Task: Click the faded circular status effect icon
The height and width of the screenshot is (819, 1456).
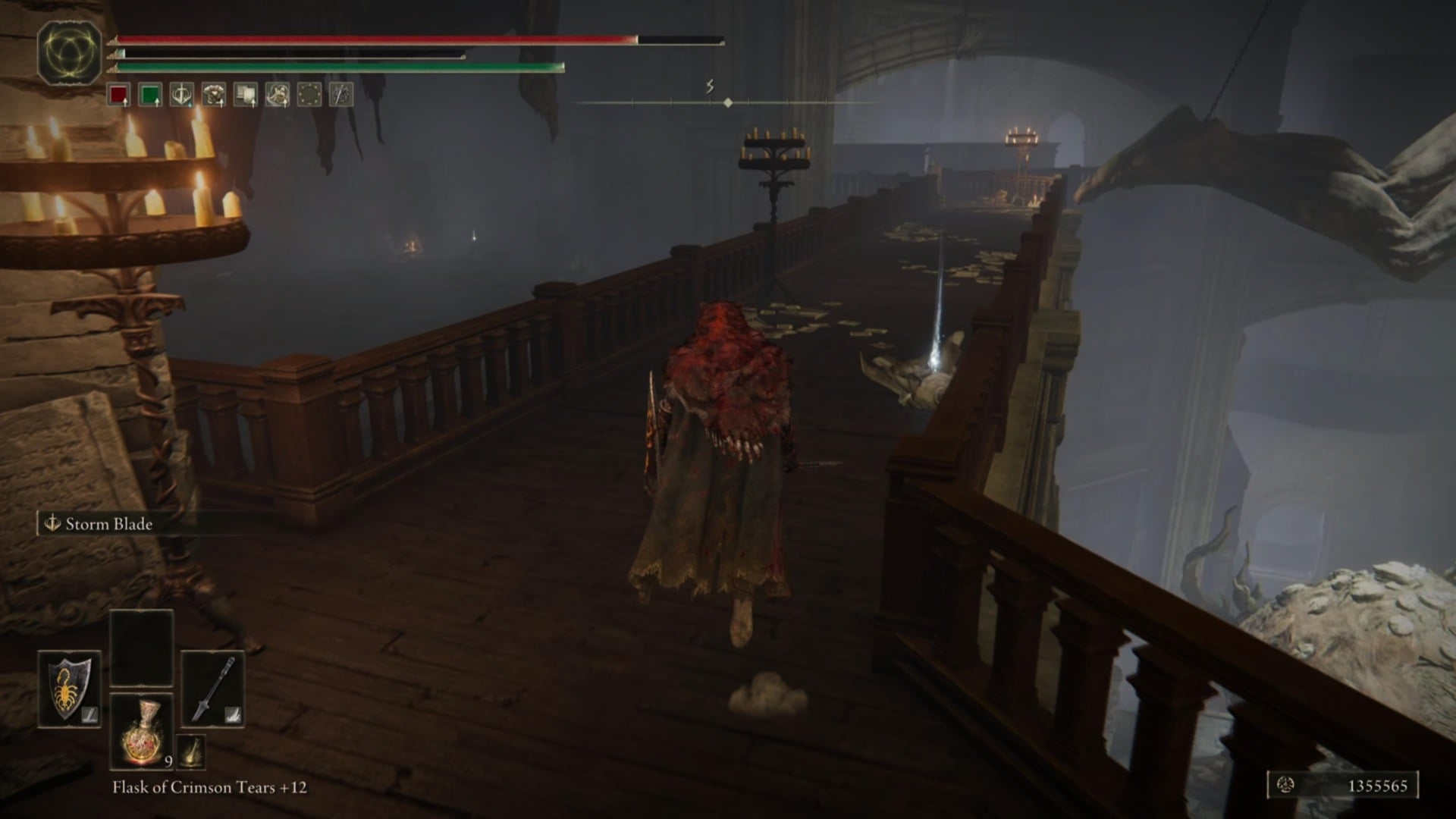Action: pos(309,96)
